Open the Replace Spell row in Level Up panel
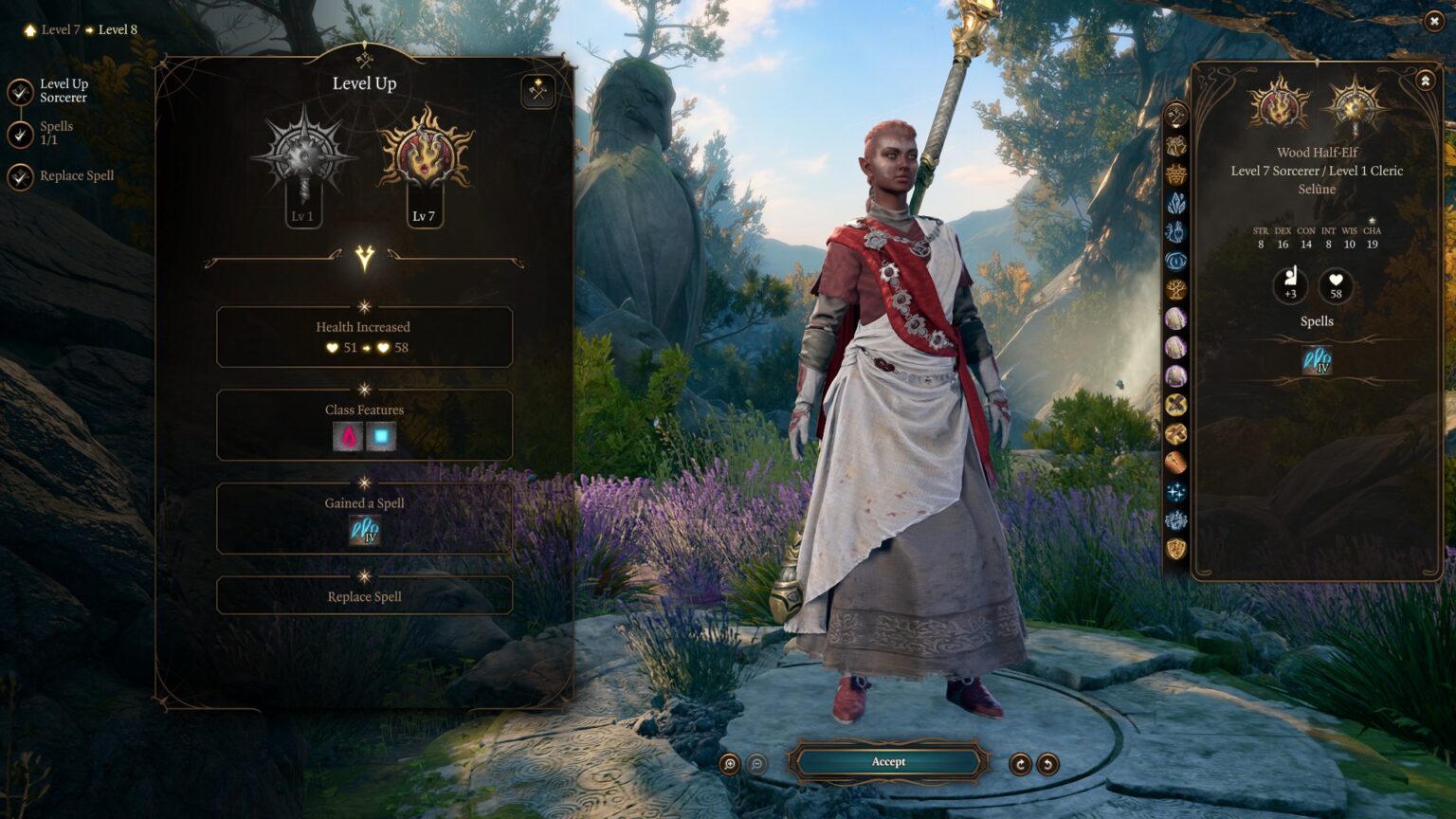This screenshot has width=1456, height=819. 365,596
